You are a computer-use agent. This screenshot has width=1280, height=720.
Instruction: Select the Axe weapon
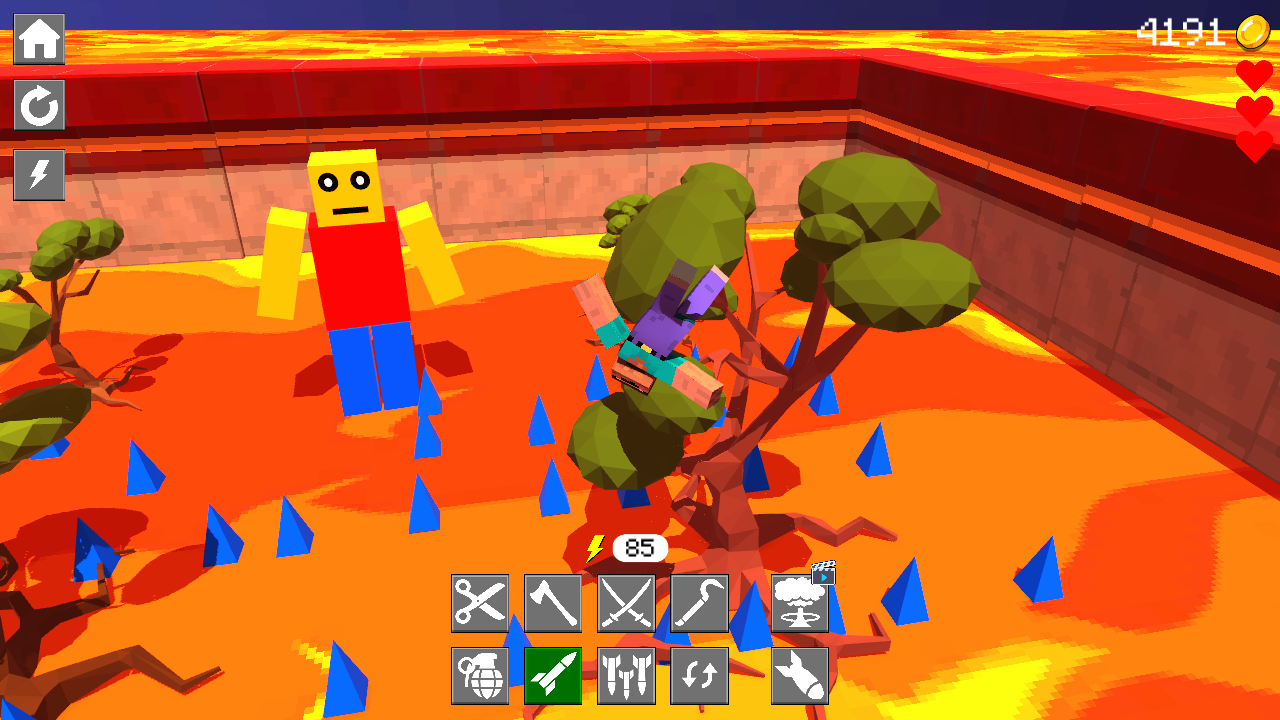click(553, 603)
